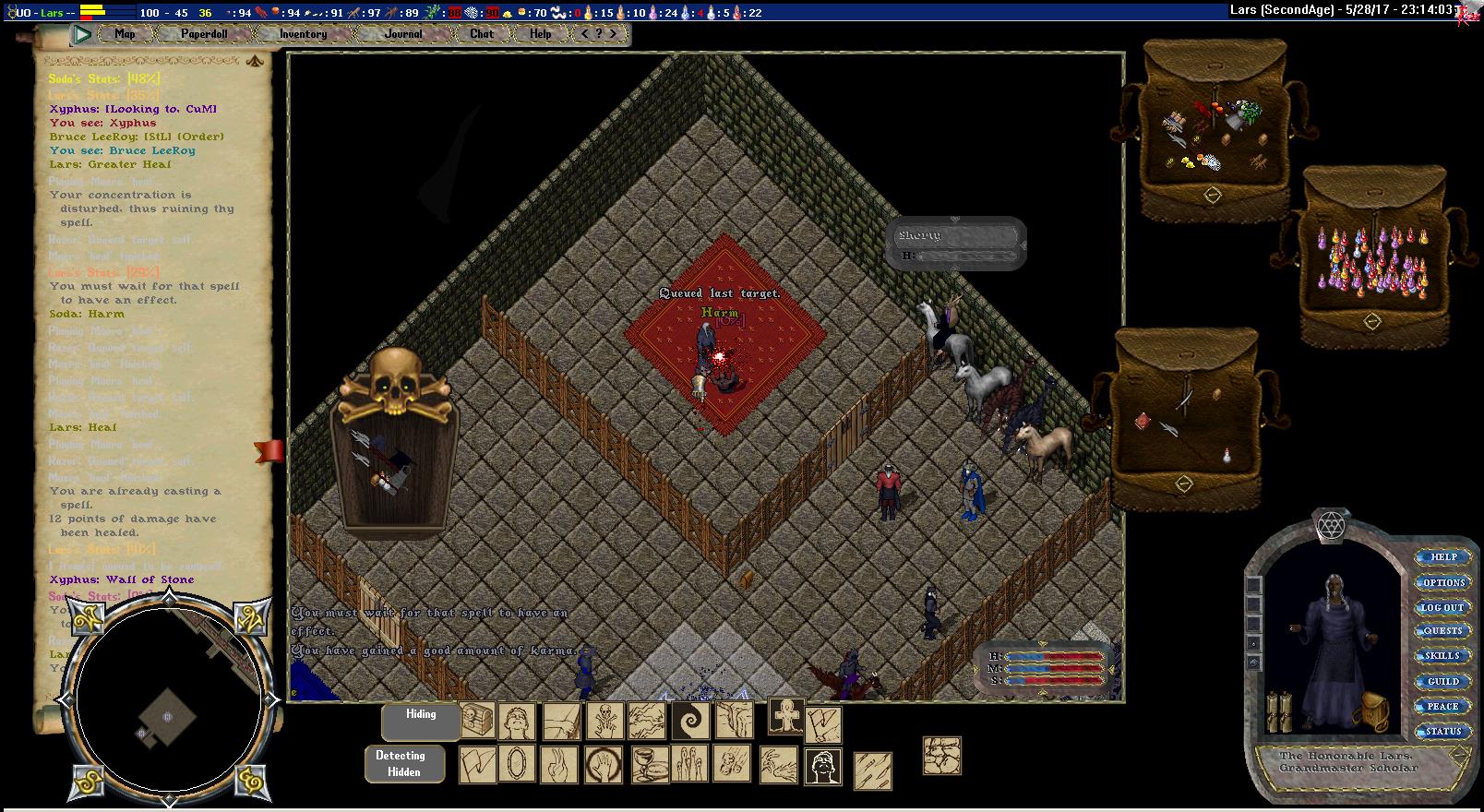Click the circular radar minimap
The height and width of the screenshot is (812, 1484).
168,701
